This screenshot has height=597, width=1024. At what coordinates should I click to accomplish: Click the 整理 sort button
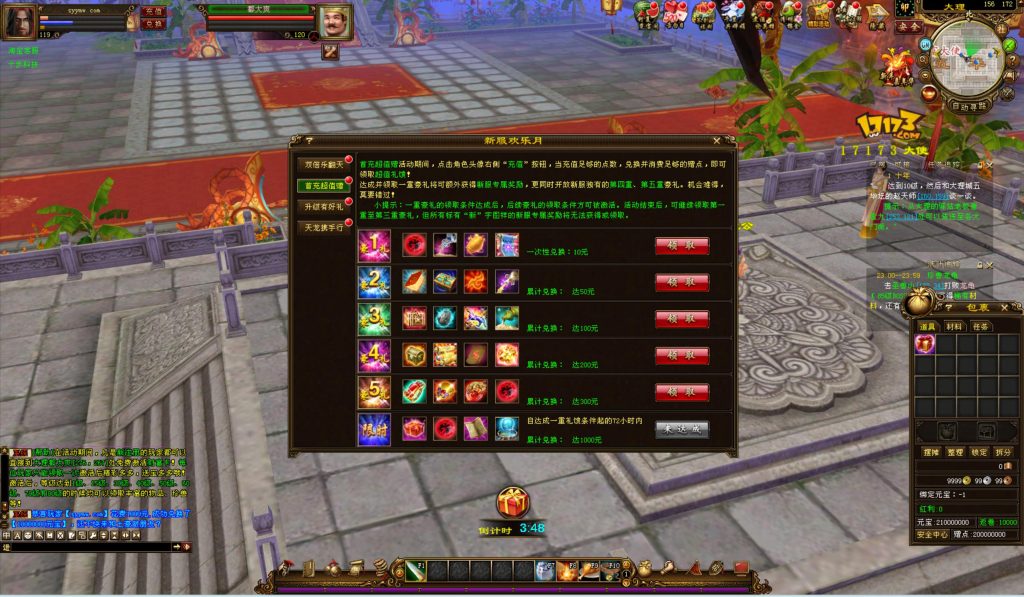click(954, 452)
